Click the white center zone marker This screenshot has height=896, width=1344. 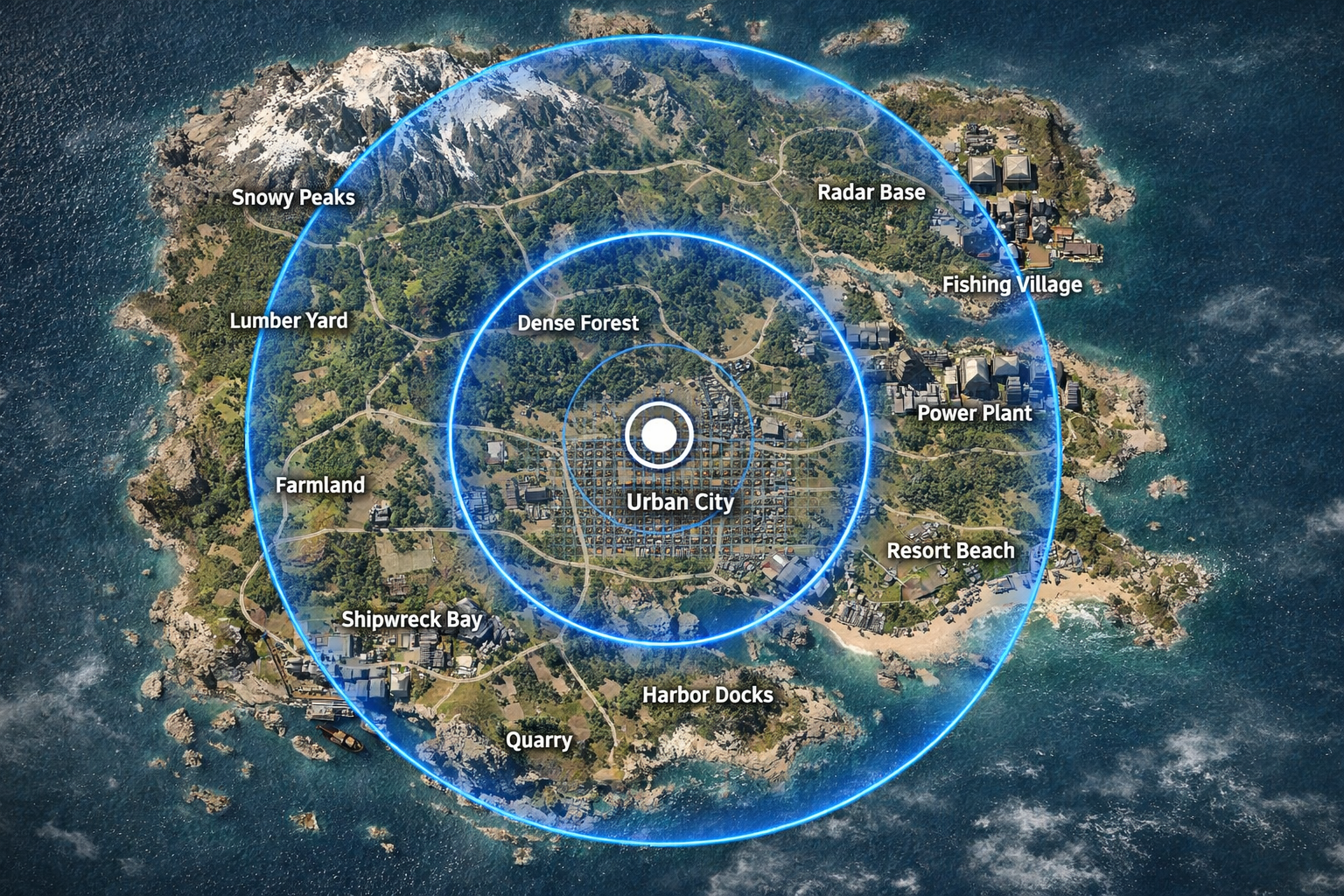pyautogui.click(x=659, y=435)
